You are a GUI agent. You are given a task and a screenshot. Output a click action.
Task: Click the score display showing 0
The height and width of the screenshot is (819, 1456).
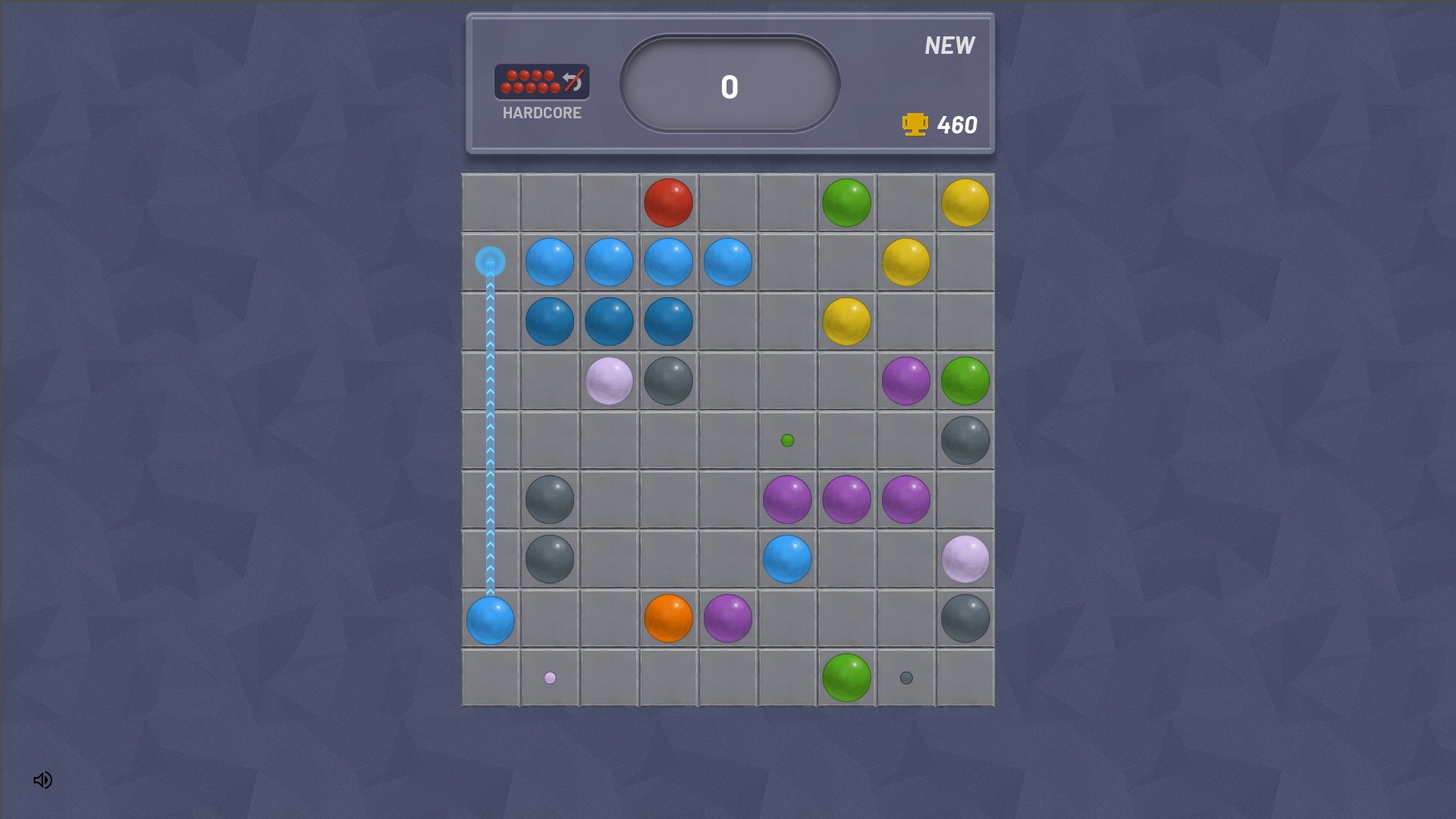pos(728,87)
